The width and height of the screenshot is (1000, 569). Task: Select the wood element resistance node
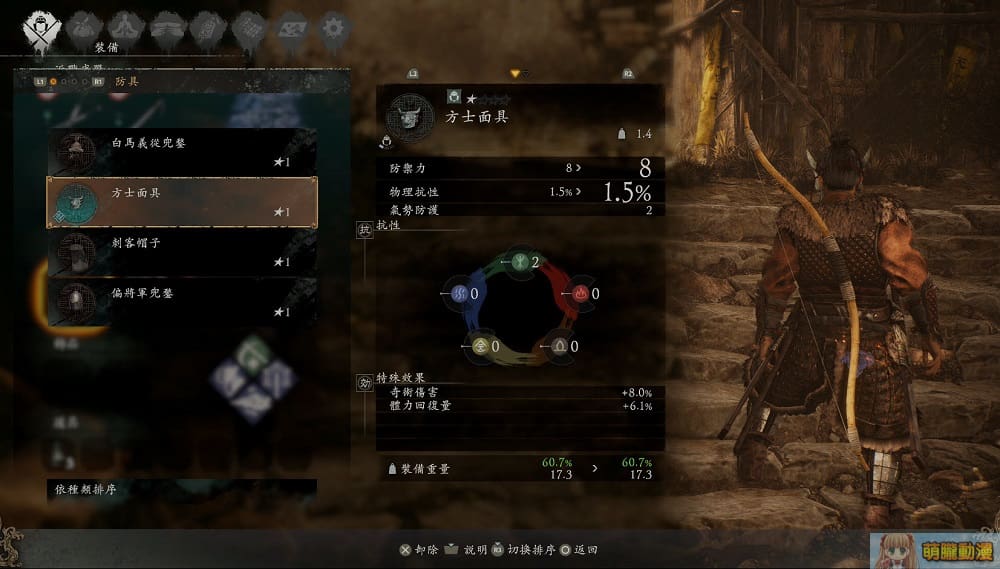tap(520, 263)
